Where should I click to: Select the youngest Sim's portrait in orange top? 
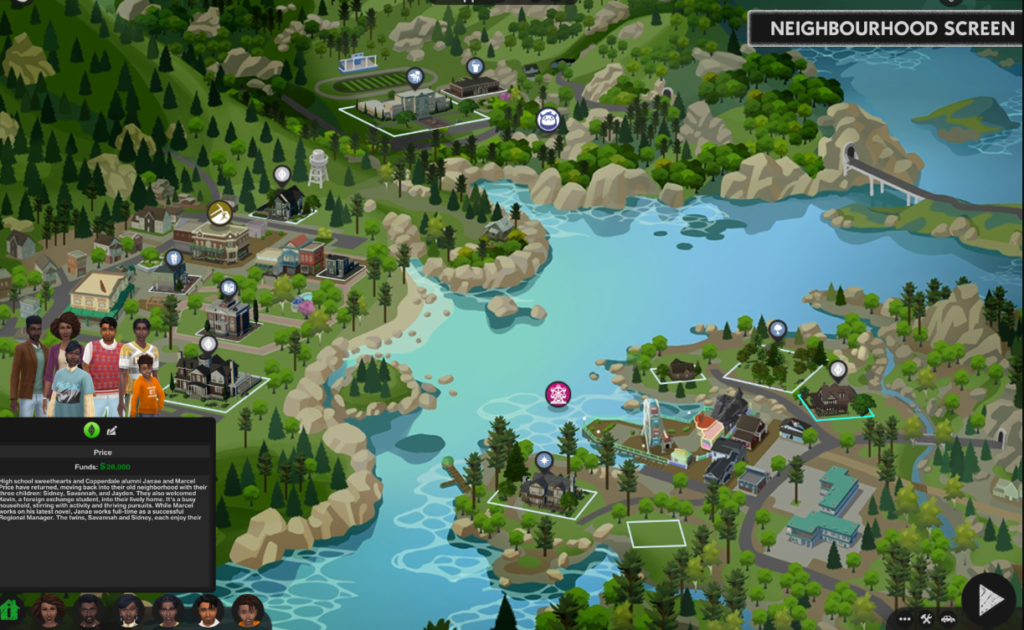pos(248,609)
